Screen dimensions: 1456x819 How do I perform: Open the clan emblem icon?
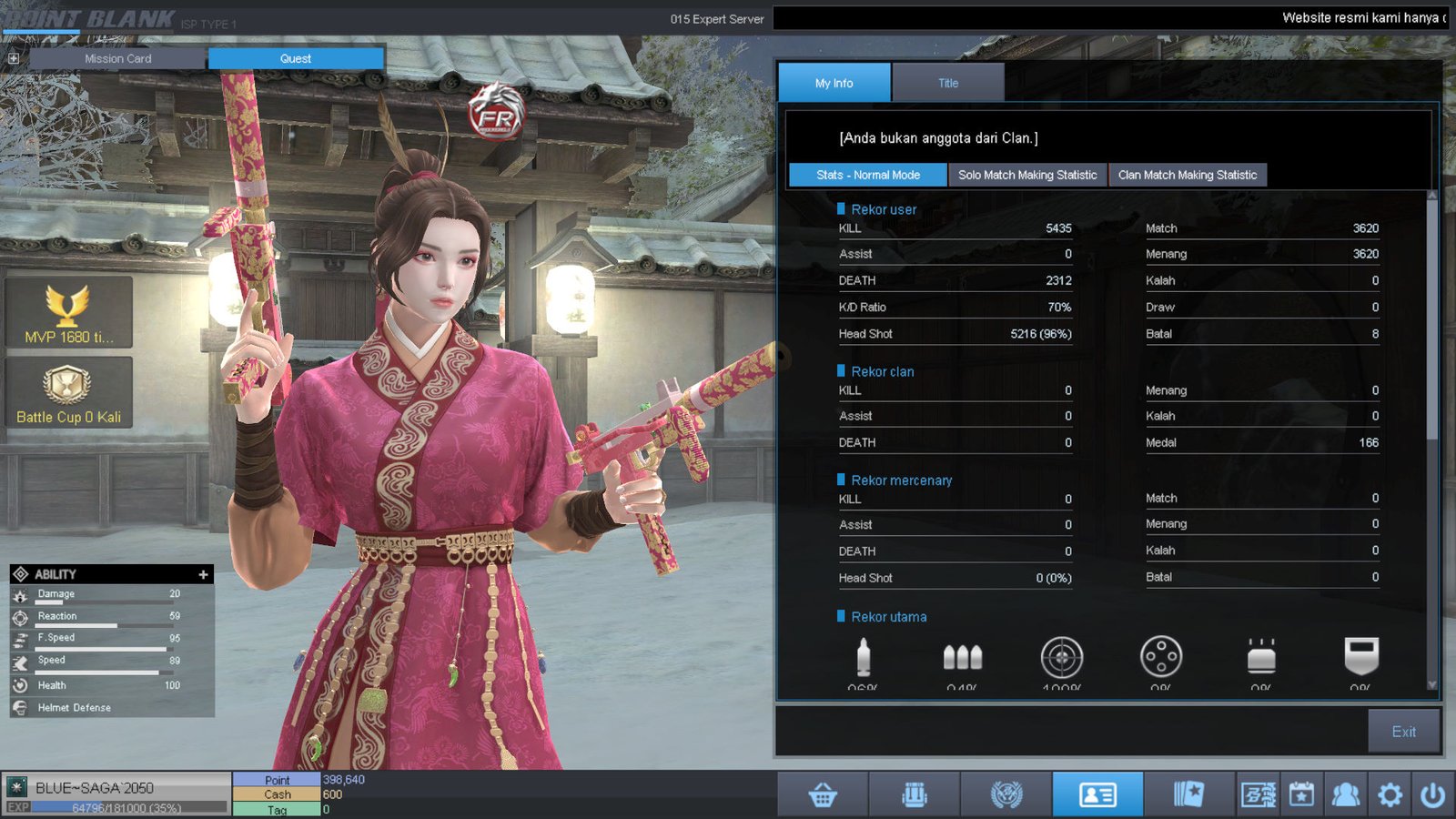tap(1006, 794)
